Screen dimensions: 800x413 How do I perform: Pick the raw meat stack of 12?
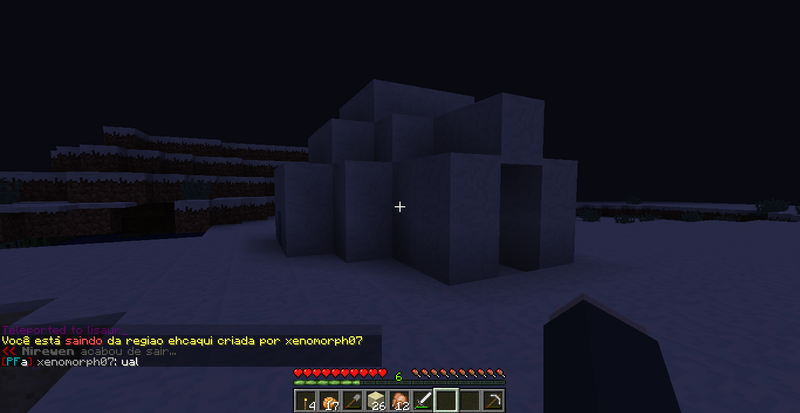(400, 401)
